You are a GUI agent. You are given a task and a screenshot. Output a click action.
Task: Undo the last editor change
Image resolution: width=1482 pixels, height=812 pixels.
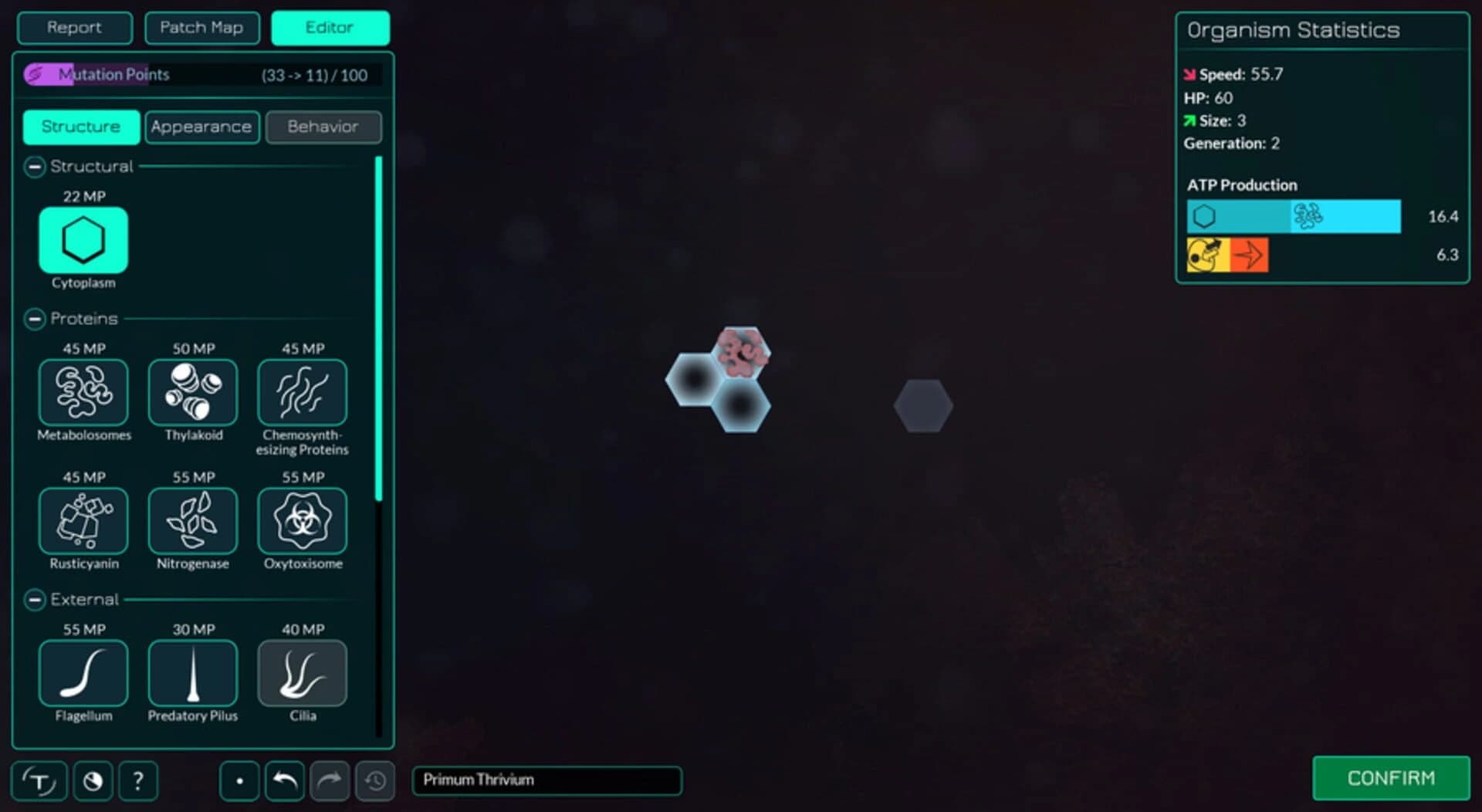[284, 780]
